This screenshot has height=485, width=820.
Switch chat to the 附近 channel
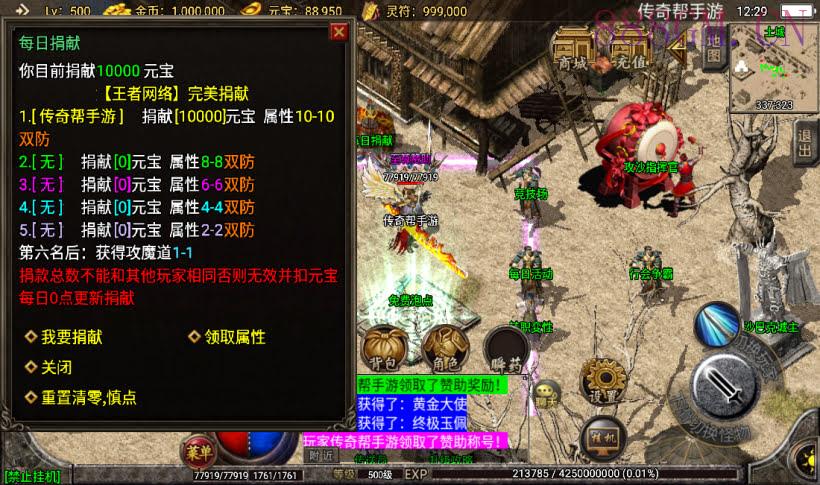point(321,455)
